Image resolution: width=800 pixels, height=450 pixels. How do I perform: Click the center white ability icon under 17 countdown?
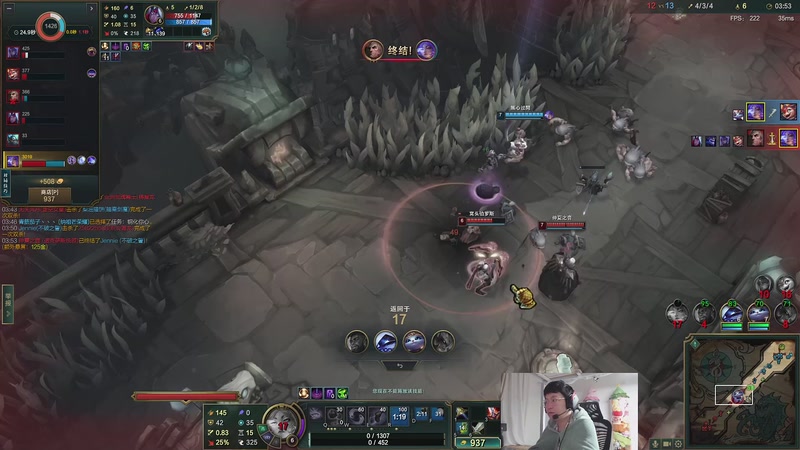pyautogui.click(x=386, y=342)
